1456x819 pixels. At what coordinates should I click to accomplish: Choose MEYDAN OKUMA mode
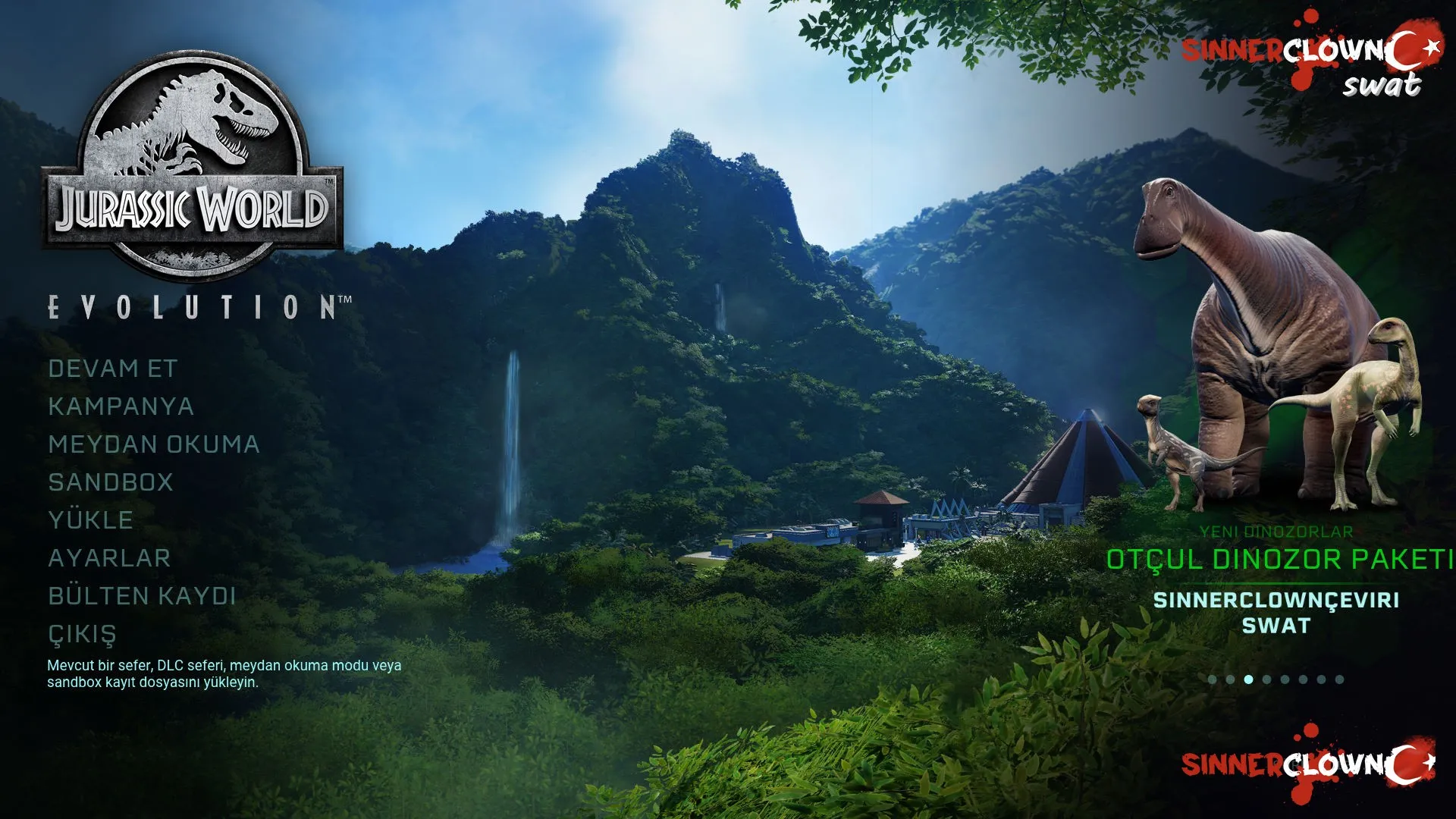pos(154,444)
